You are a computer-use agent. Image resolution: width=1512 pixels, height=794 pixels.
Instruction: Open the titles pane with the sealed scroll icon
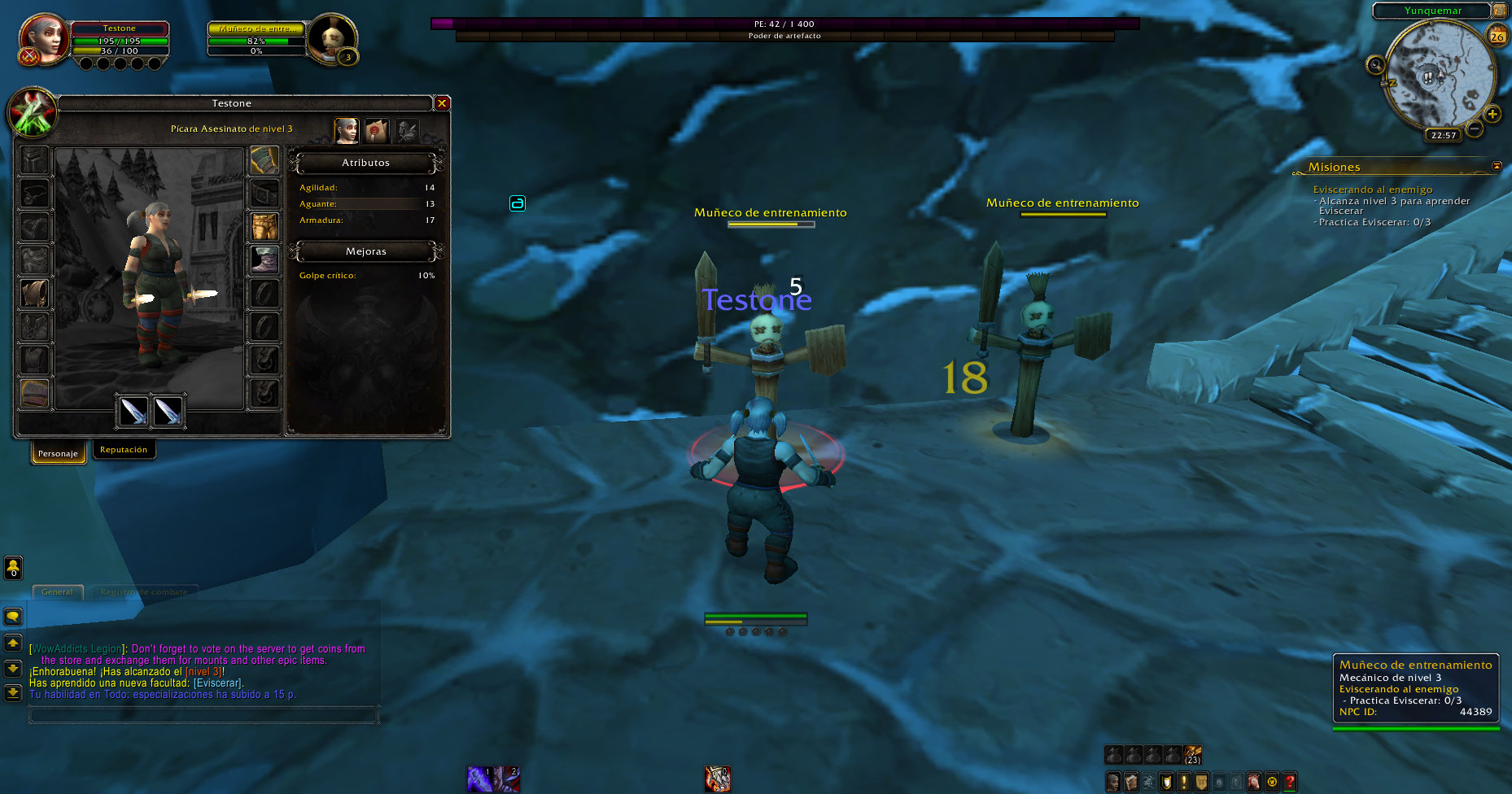point(376,130)
